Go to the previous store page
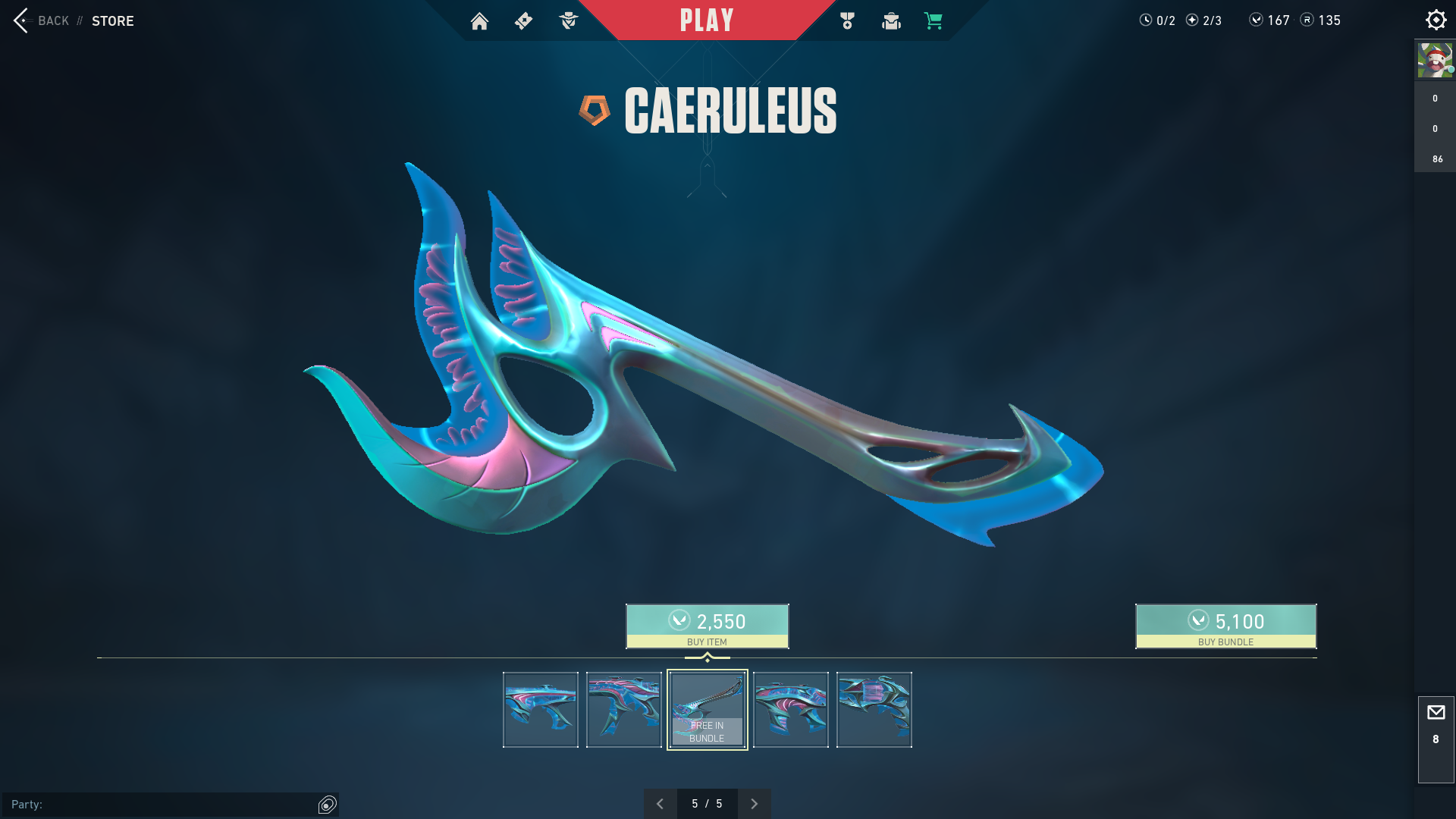1456x819 pixels. 661,804
